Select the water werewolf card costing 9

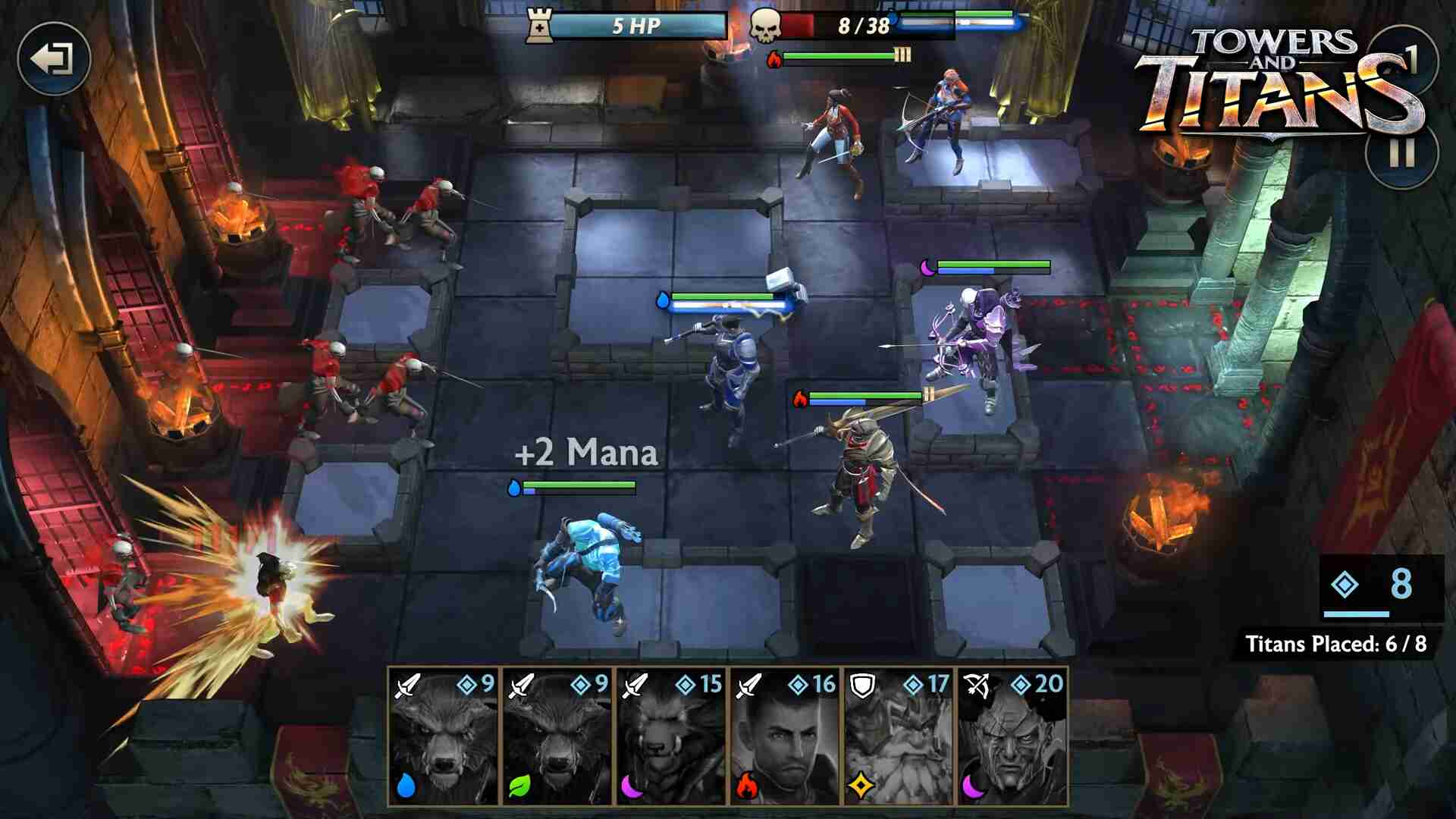(x=444, y=736)
